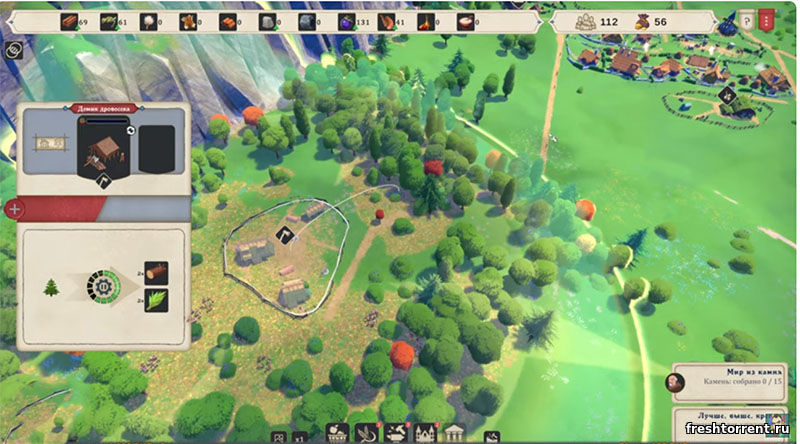The image size is (800, 444).
Task: Open the sickle farming build category
Action: (x=365, y=434)
